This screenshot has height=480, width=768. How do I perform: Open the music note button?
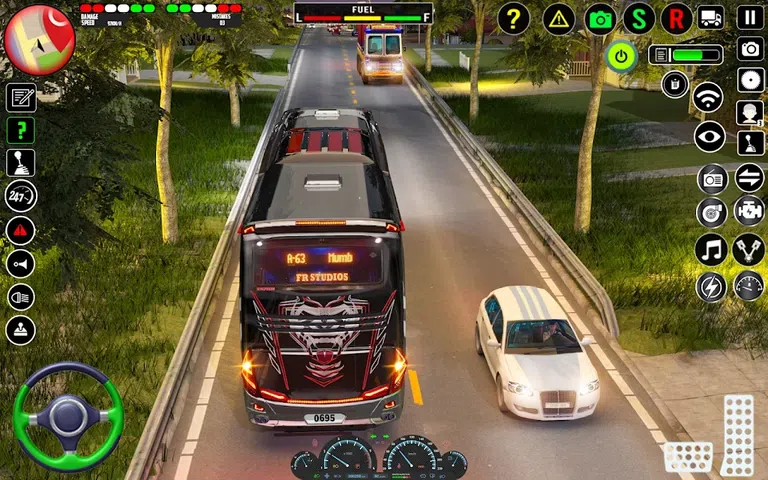pos(710,249)
